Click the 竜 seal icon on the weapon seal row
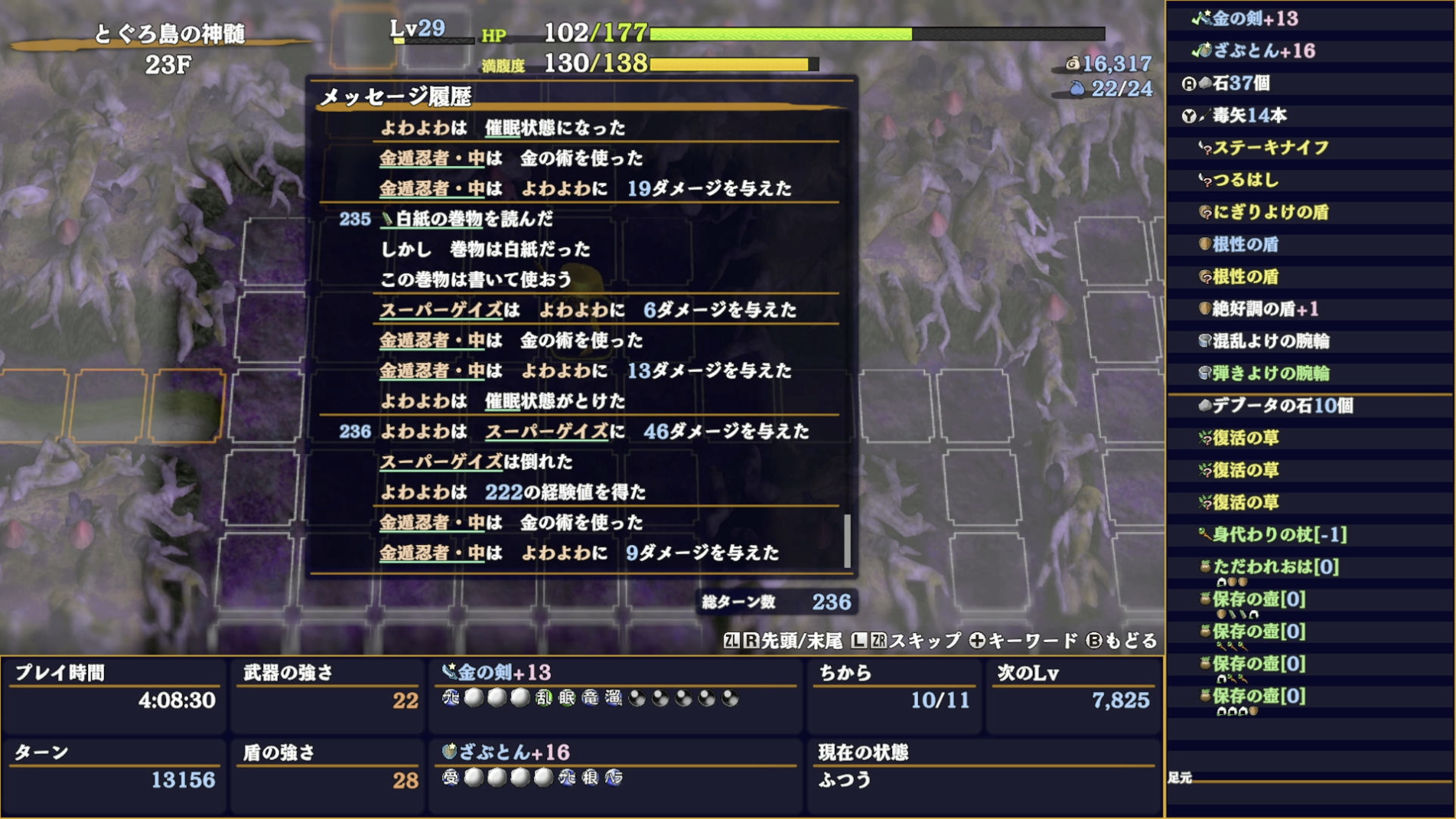Image resolution: width=1456 pixels, height=819 pixels. [592, 698]
